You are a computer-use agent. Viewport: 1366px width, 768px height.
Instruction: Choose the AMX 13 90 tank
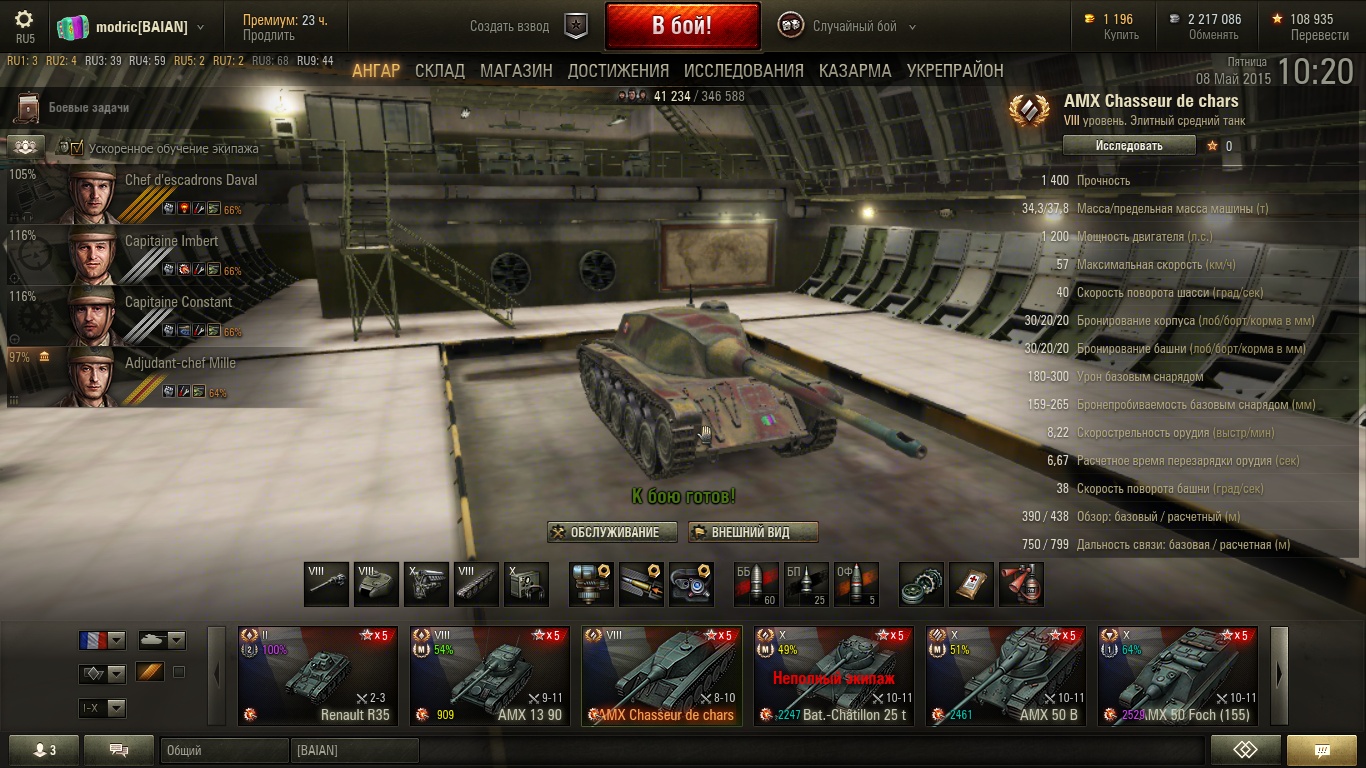pos(490,675)
